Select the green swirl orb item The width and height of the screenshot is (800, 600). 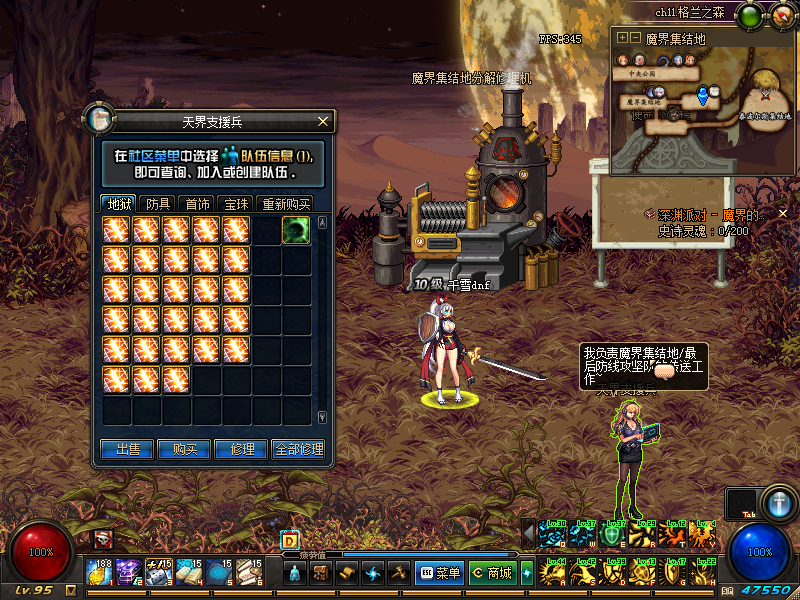(295, 230)
